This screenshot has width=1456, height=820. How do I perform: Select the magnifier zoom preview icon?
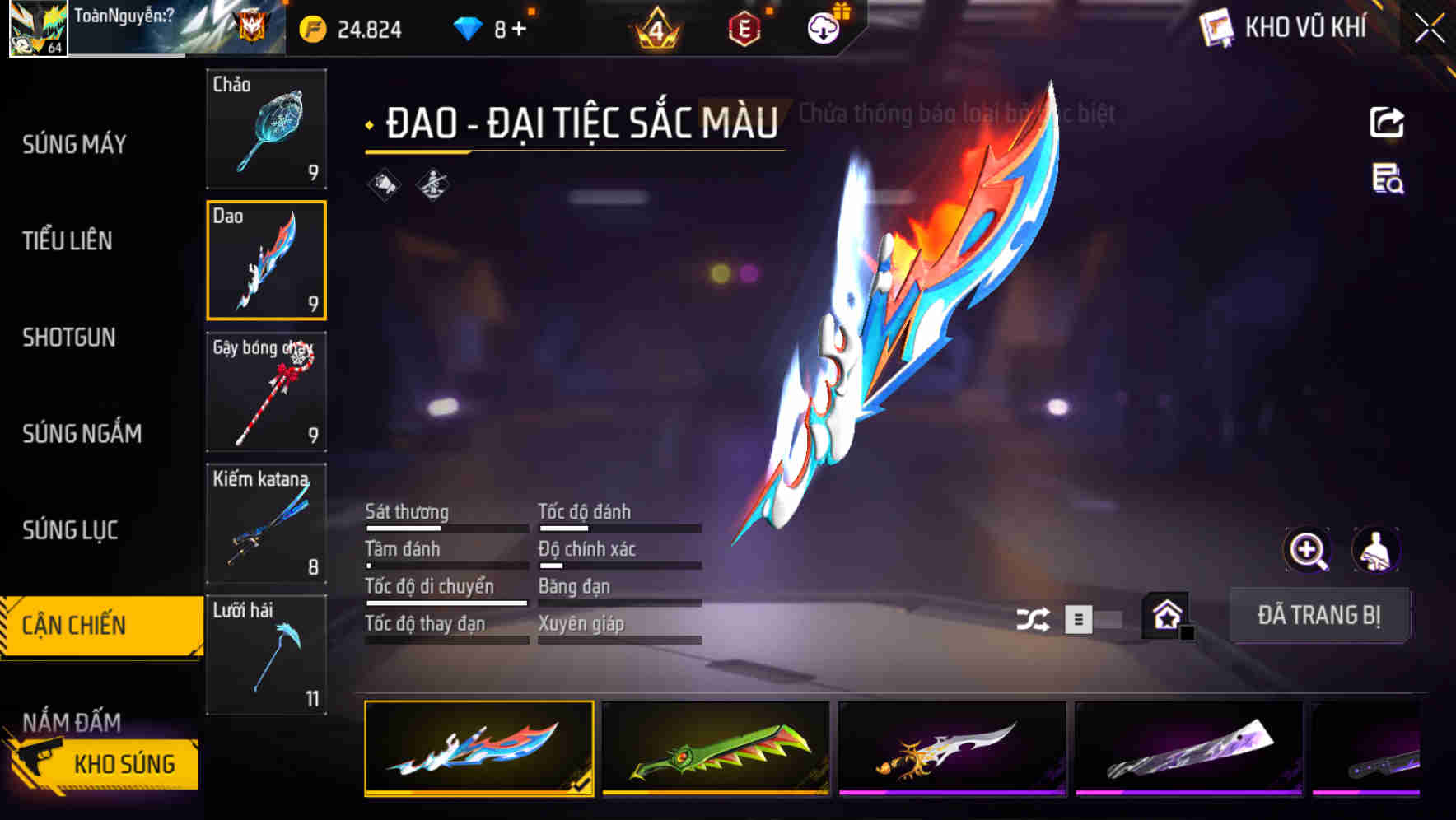tap(1305, 550)
